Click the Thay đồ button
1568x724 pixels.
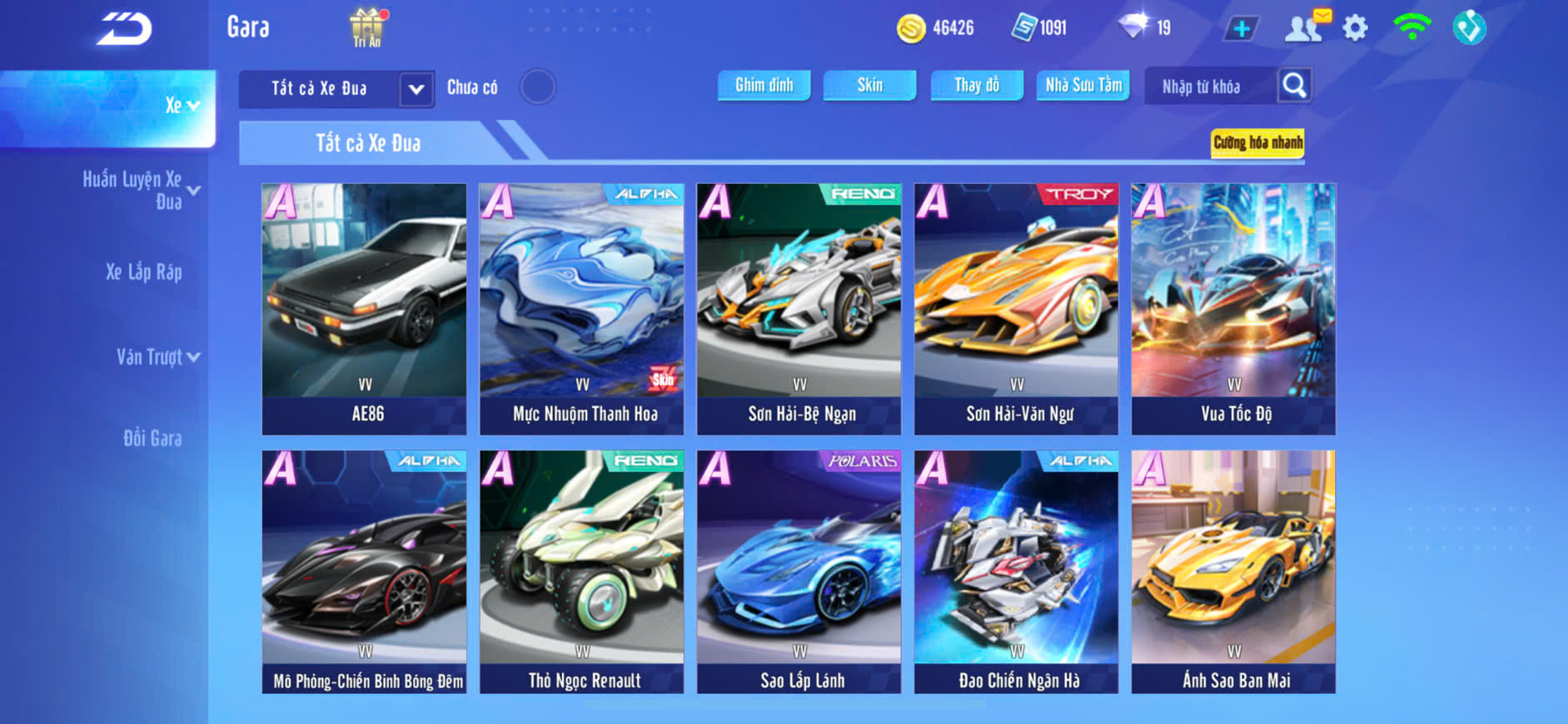tap(977, 85)
